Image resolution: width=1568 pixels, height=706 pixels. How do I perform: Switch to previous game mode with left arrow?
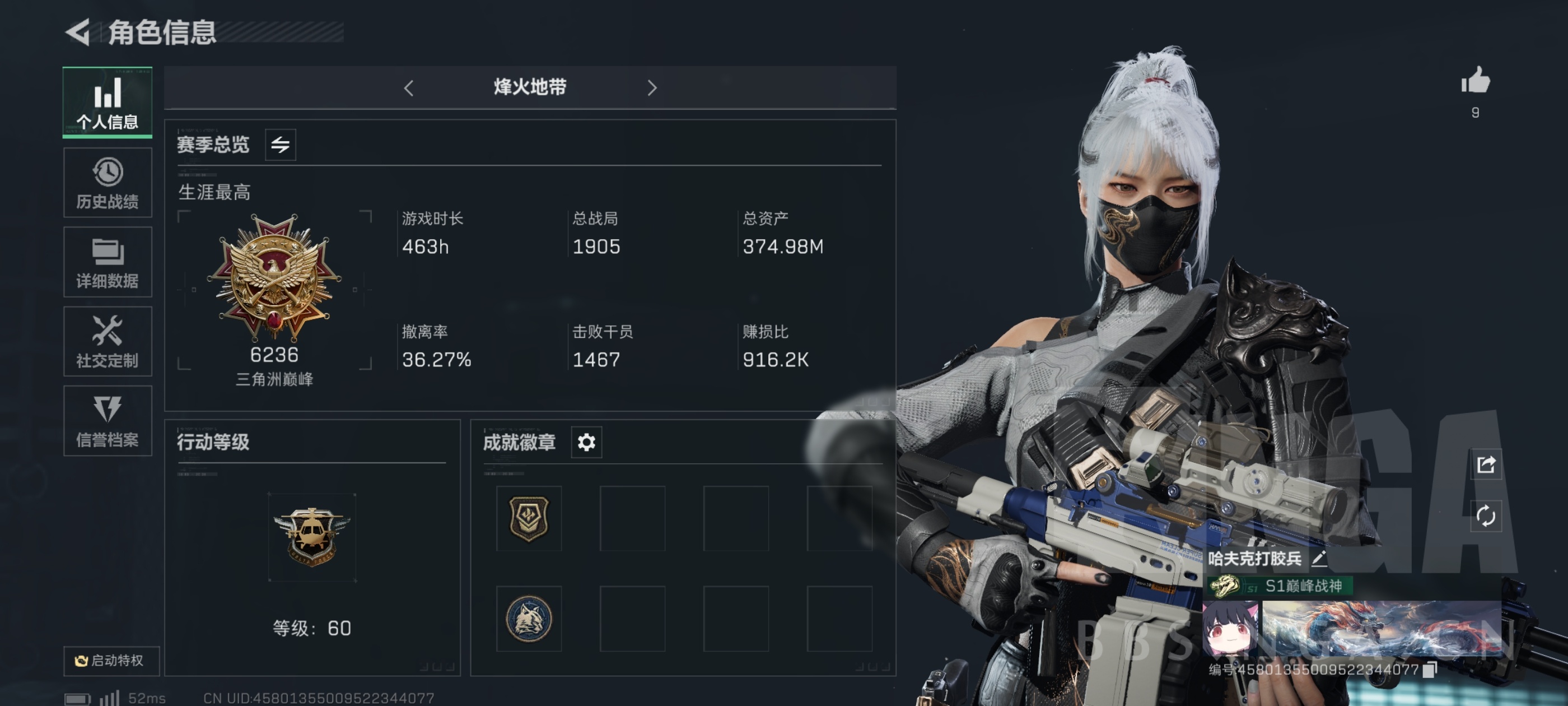coord(408,89)
